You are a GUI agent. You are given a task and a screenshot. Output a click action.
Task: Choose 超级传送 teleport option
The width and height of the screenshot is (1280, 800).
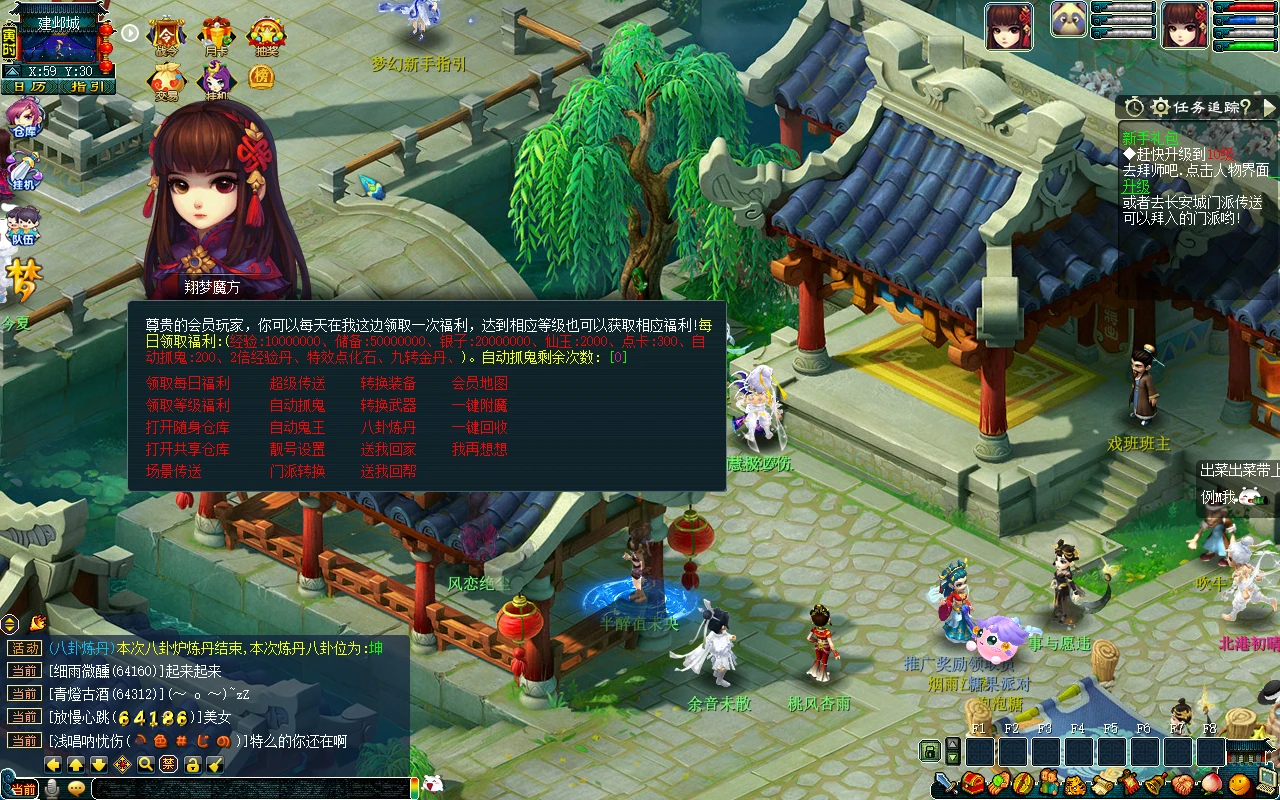pos(297,383)
